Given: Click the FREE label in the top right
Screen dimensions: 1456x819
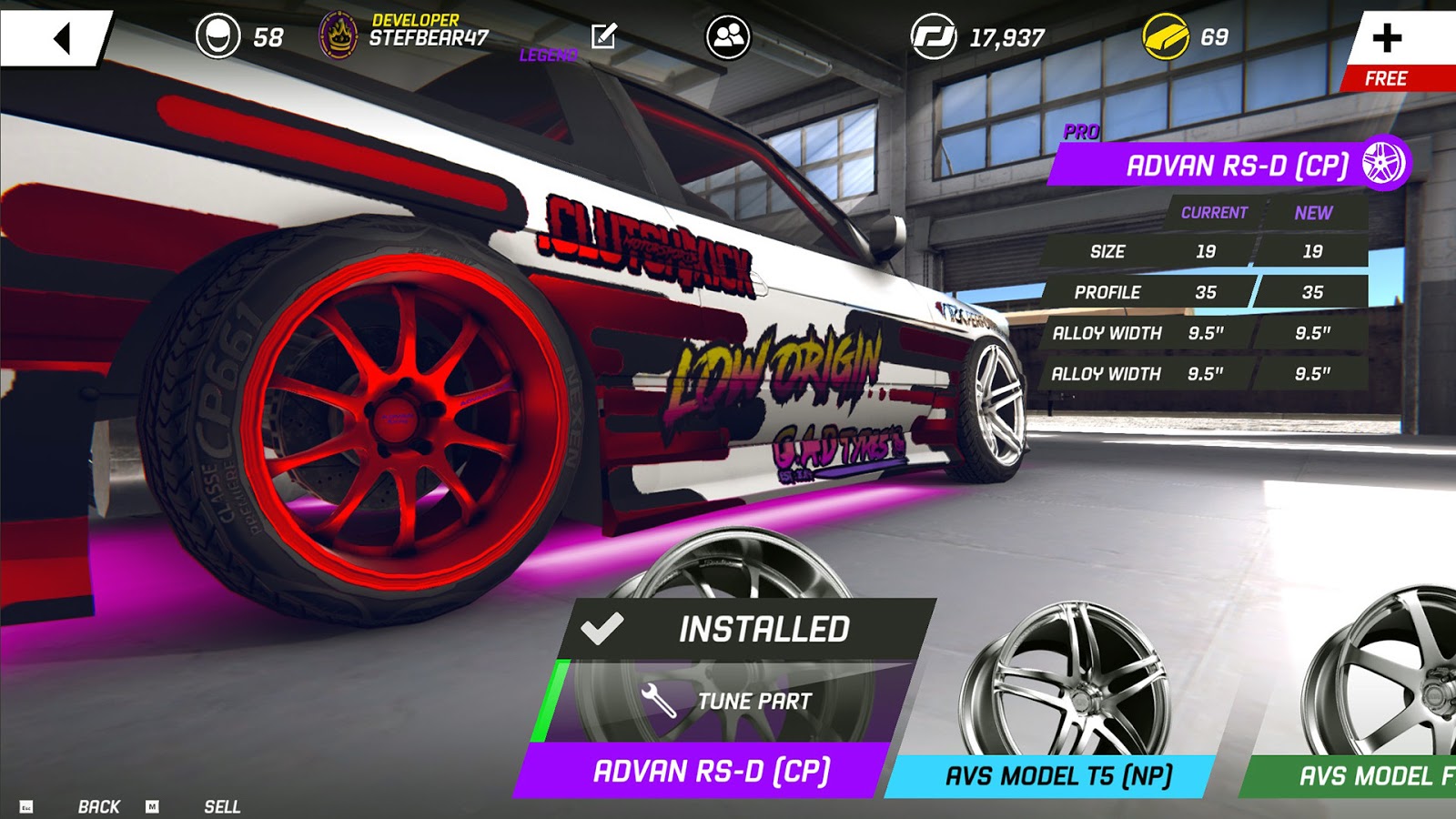Looking at the screenshot, I should tap(1387, 79).
